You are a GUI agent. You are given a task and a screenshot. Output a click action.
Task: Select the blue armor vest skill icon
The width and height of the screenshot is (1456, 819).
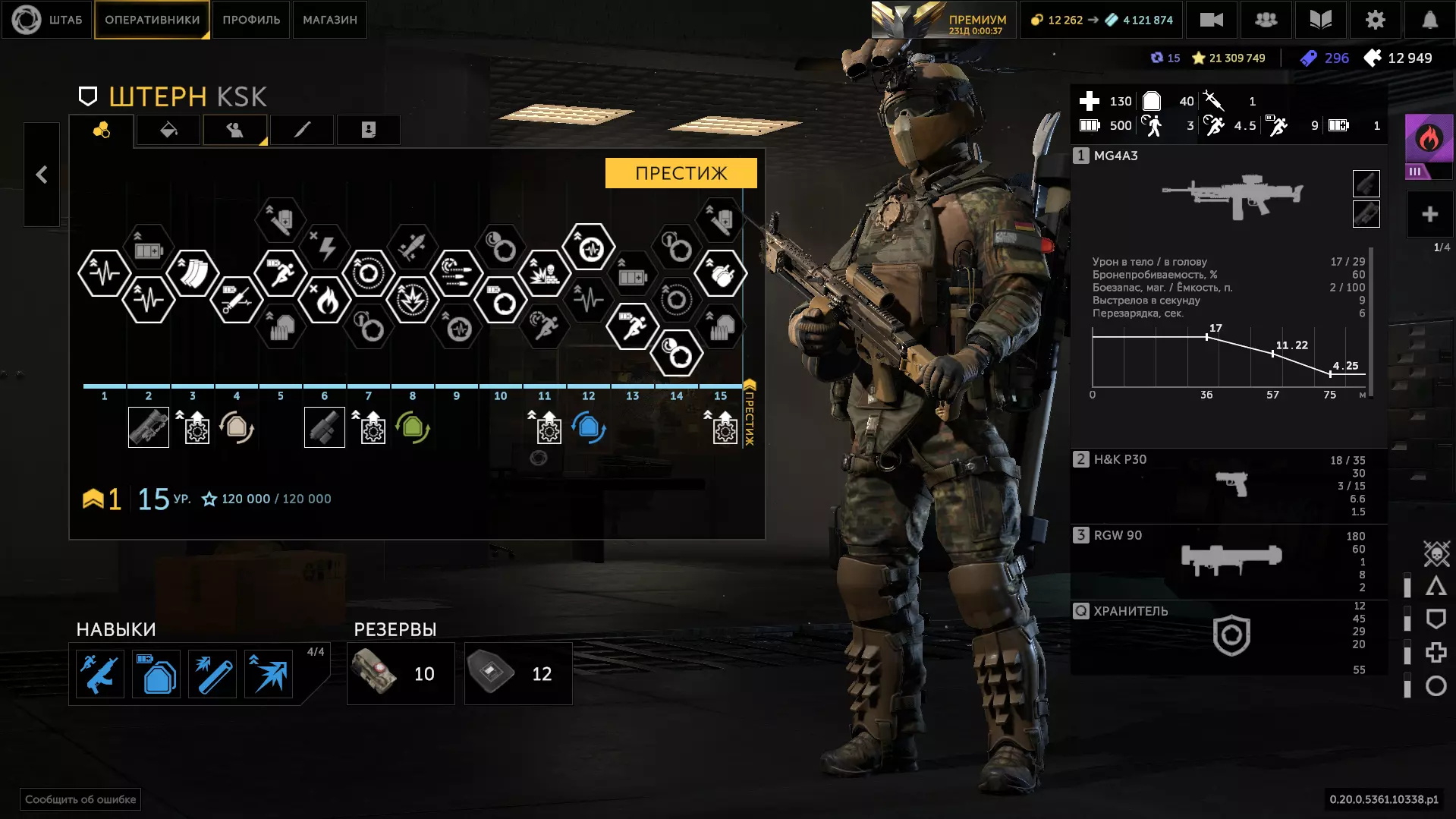coord(157,674)
